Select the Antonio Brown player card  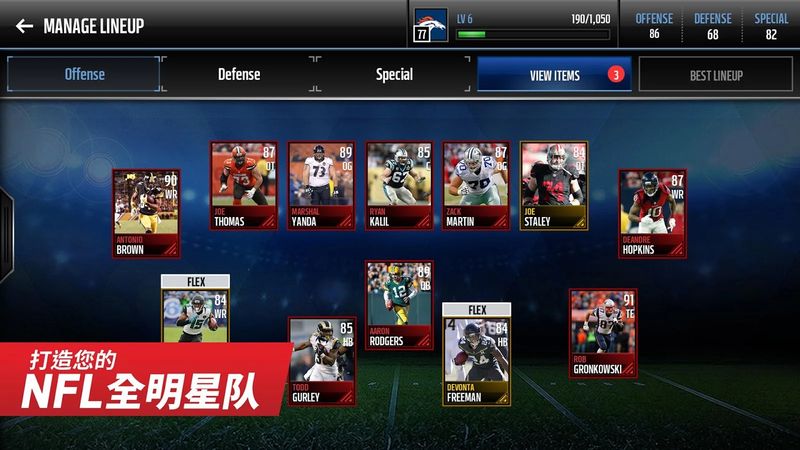145,214
